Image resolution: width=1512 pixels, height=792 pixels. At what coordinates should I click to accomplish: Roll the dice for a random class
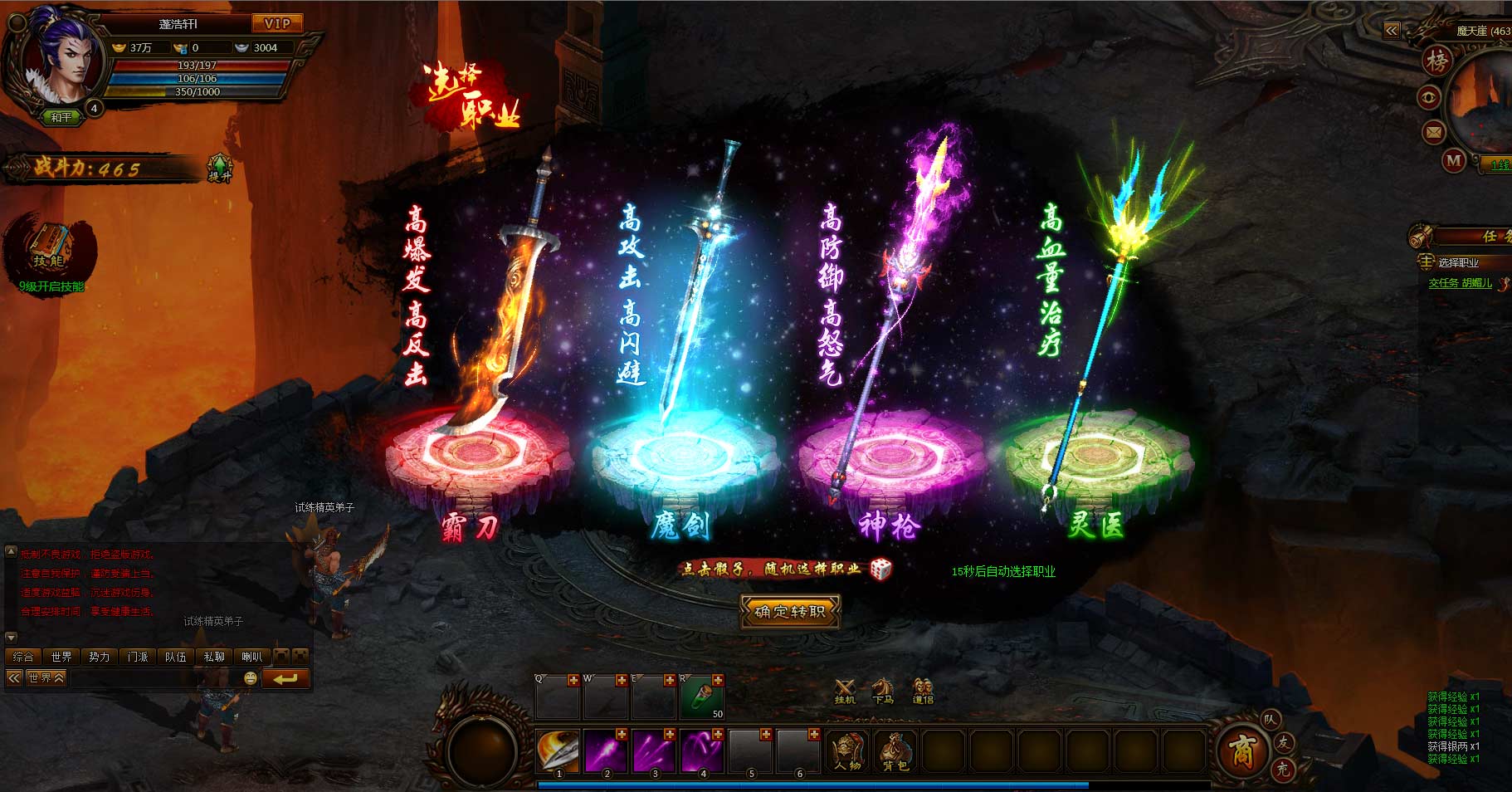[880, 569]
